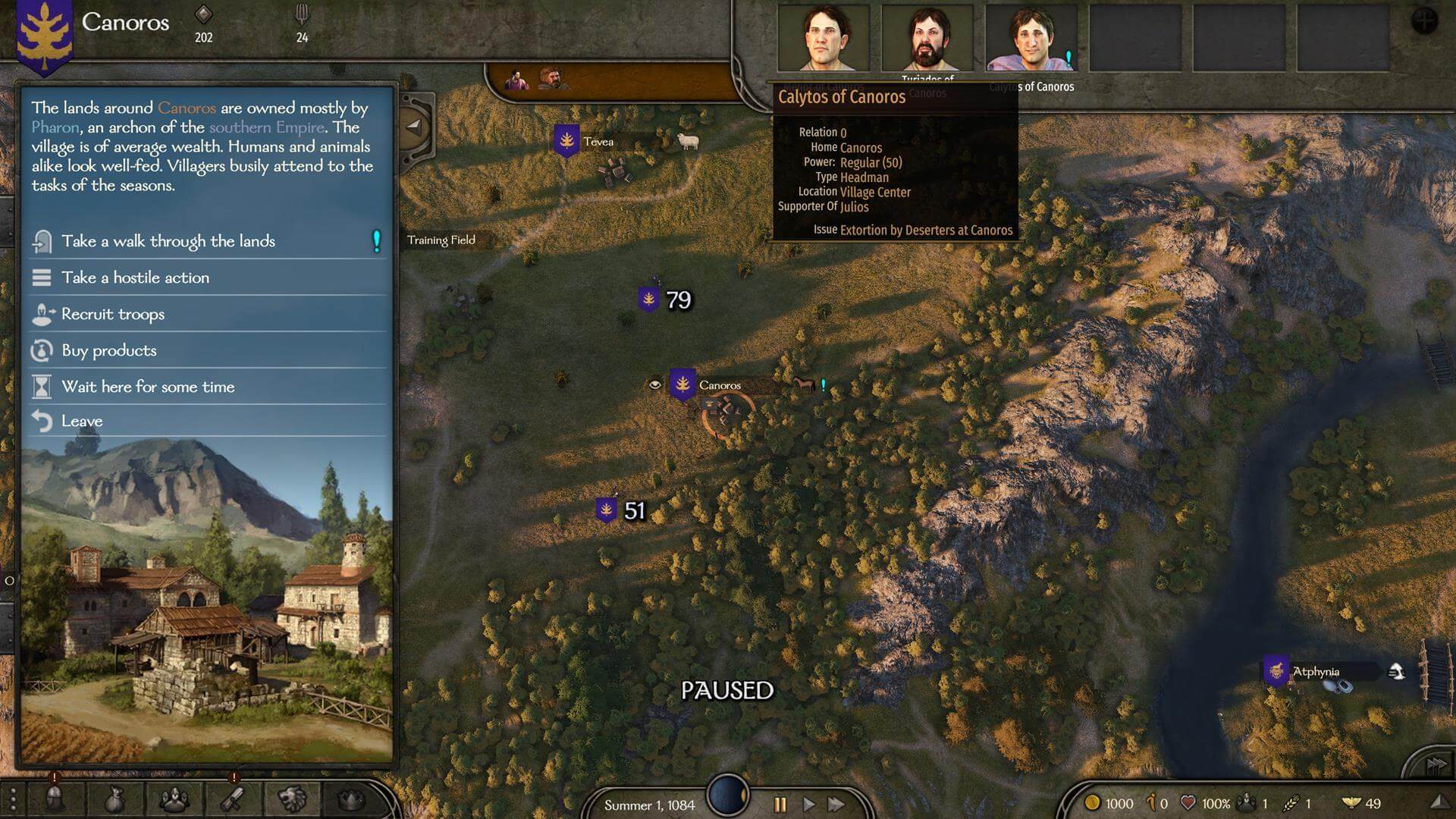Resume time with play button
The image size is (1456, 819).
click(x=808, y=804)
